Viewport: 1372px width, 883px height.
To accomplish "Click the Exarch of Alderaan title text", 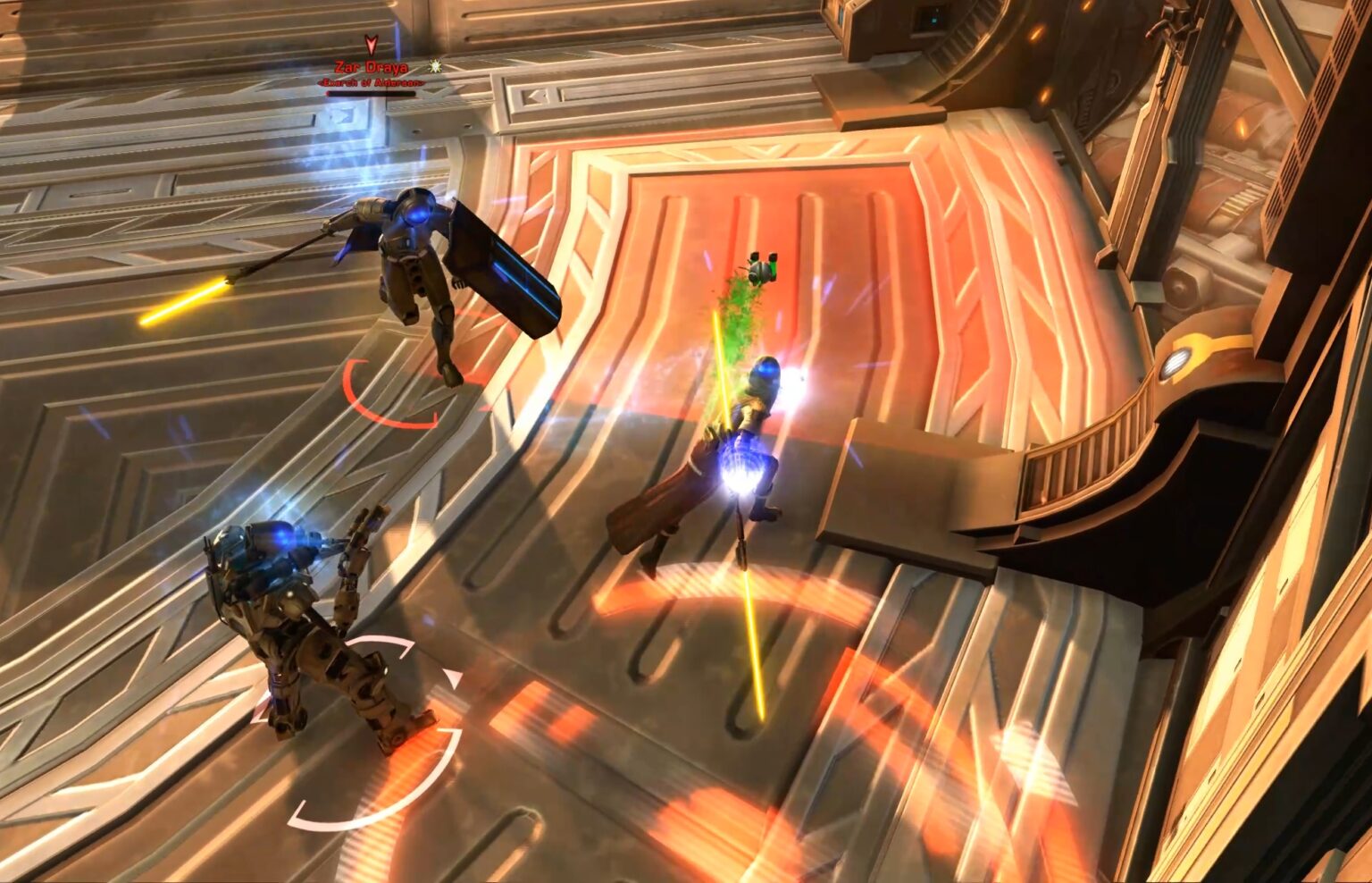I will 371,82.
